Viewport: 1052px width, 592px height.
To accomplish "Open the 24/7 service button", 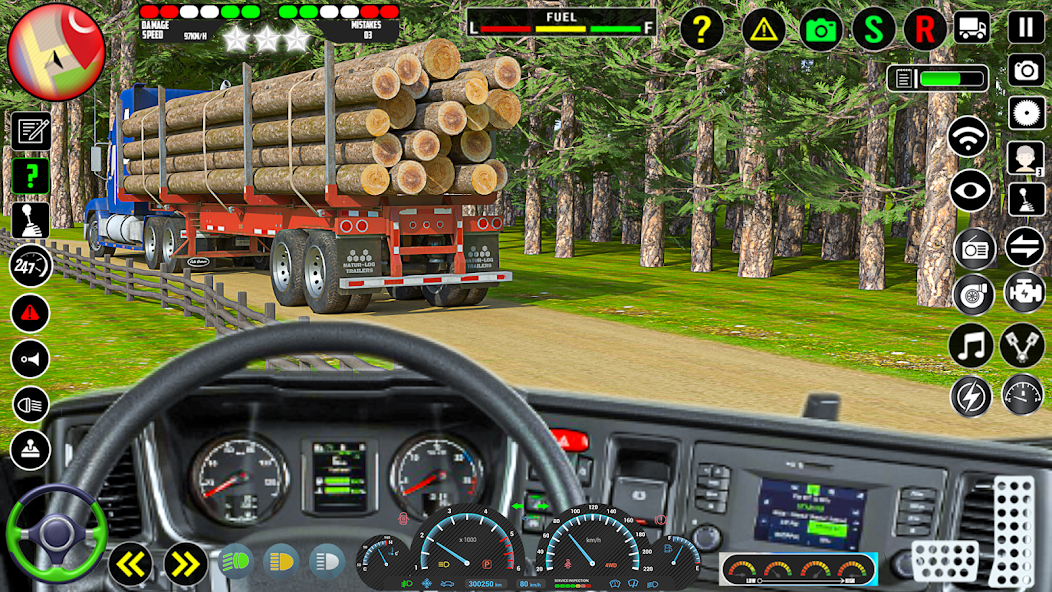I will click(30, 267).
